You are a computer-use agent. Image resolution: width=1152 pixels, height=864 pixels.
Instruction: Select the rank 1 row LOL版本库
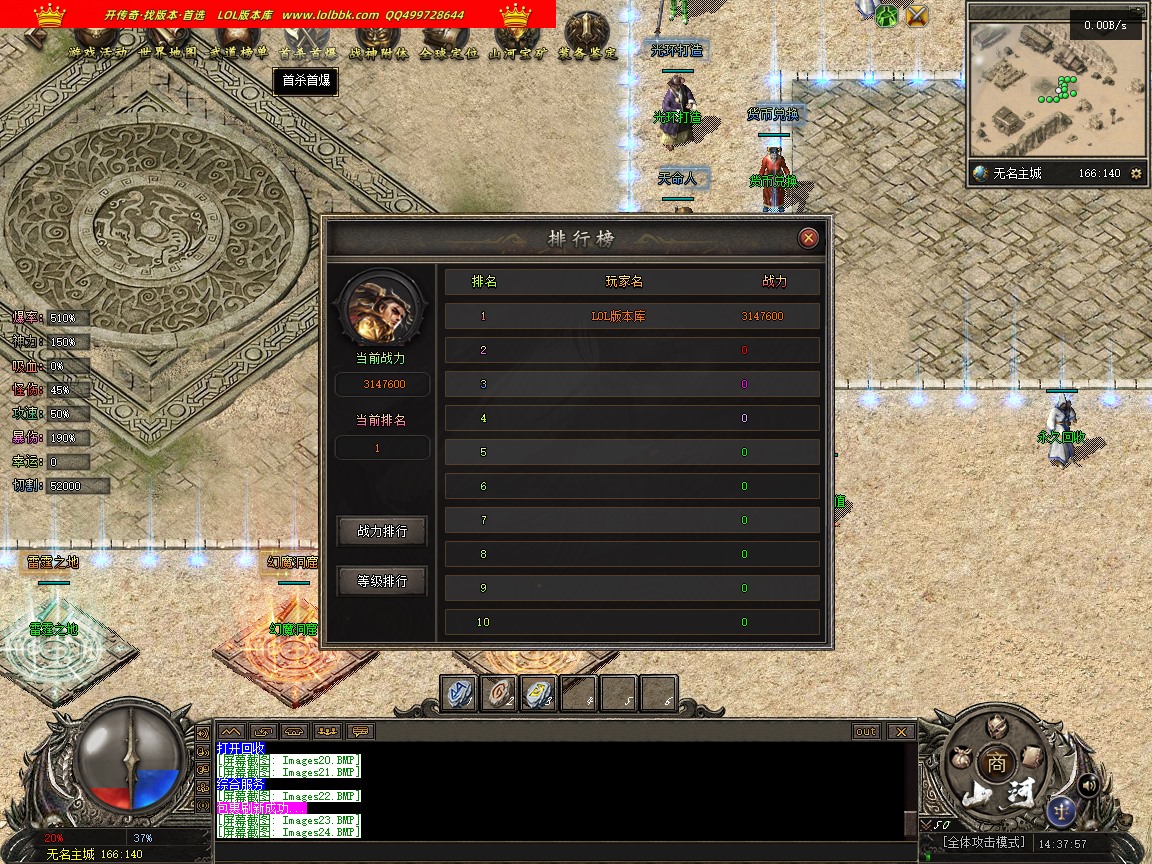click(632, 316)
